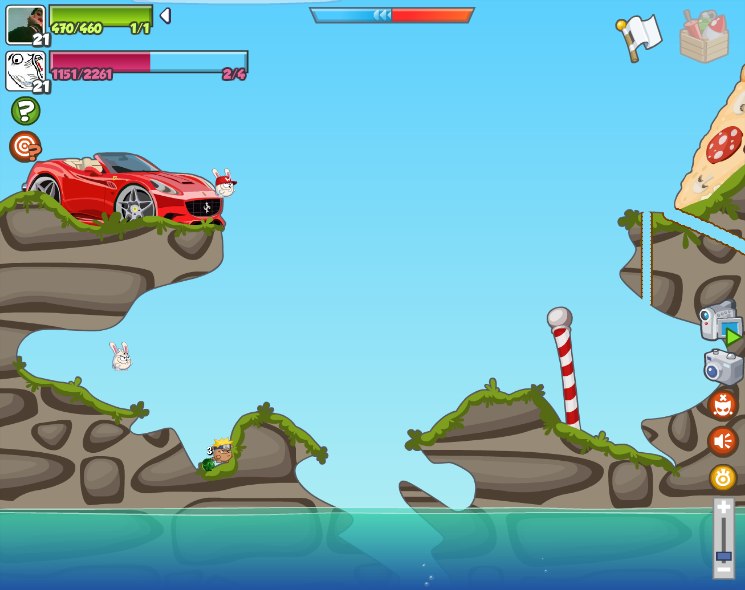Open the weapons crate
Image resolution: width=745 pixels, height=590 pixels.
point(704,37)
